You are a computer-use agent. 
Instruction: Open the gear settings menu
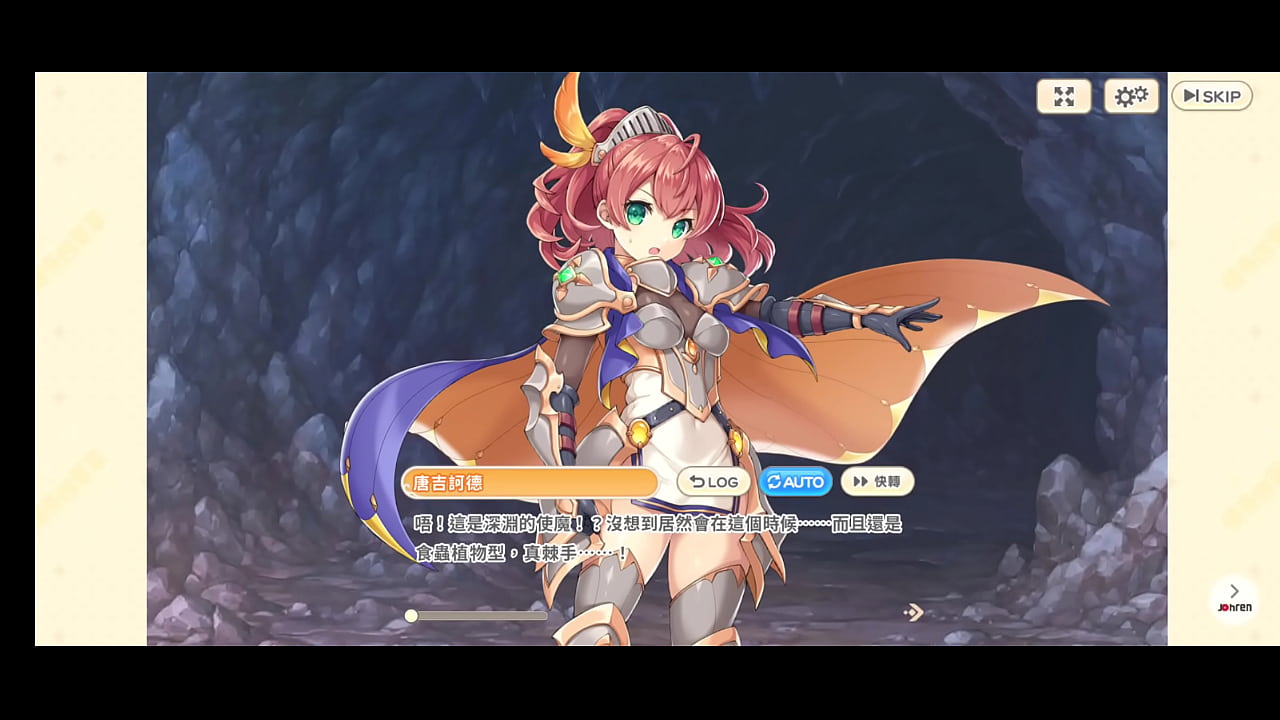[1131, 96]
